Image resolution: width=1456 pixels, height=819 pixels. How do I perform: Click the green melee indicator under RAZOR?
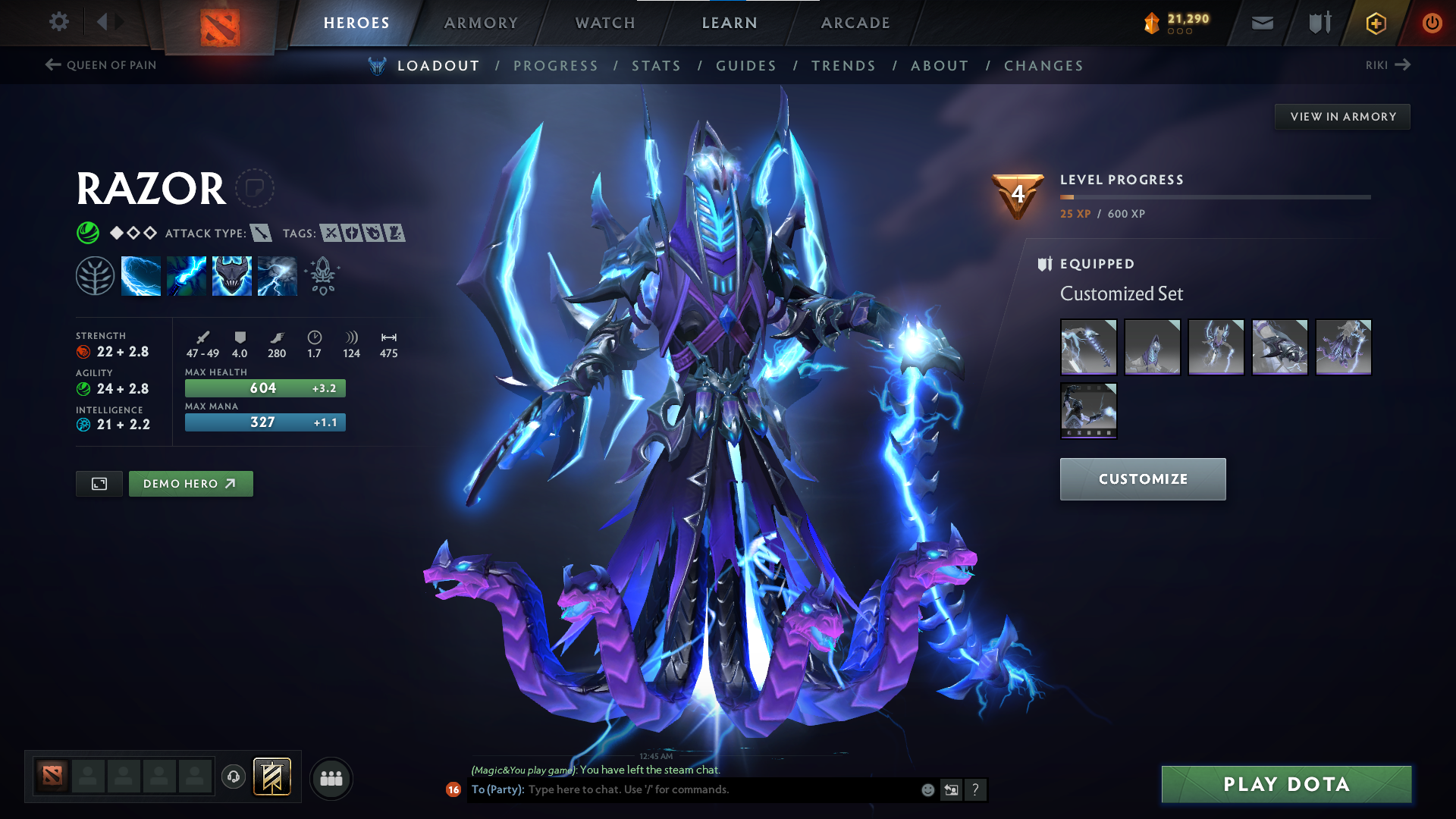coord(88,233)
